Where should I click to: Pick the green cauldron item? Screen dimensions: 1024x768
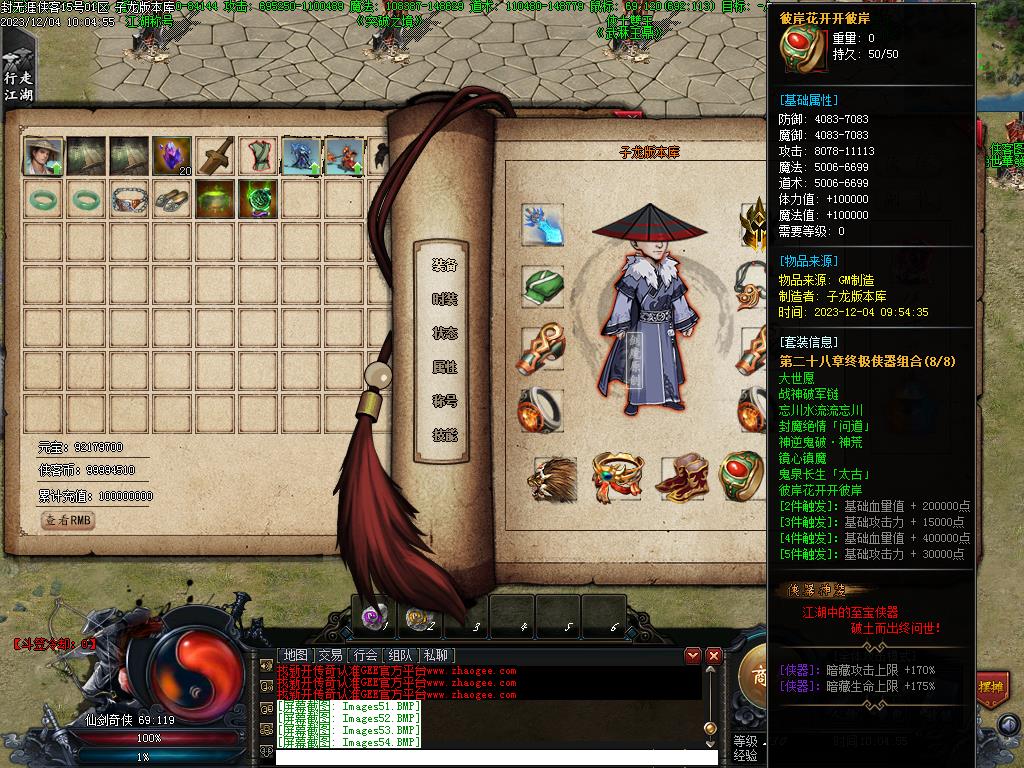coord(215,199)
